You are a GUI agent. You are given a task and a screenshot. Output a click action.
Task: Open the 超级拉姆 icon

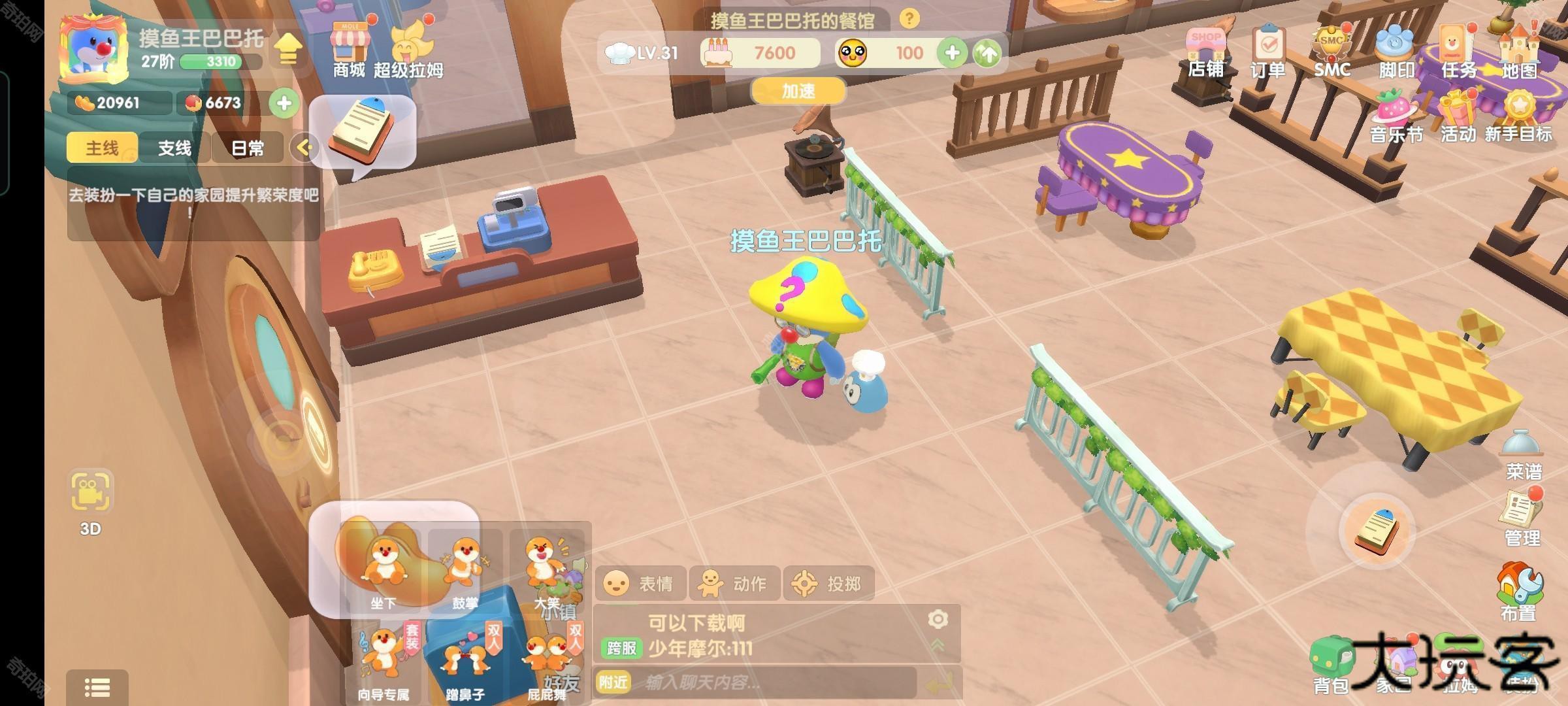point(410,49)
